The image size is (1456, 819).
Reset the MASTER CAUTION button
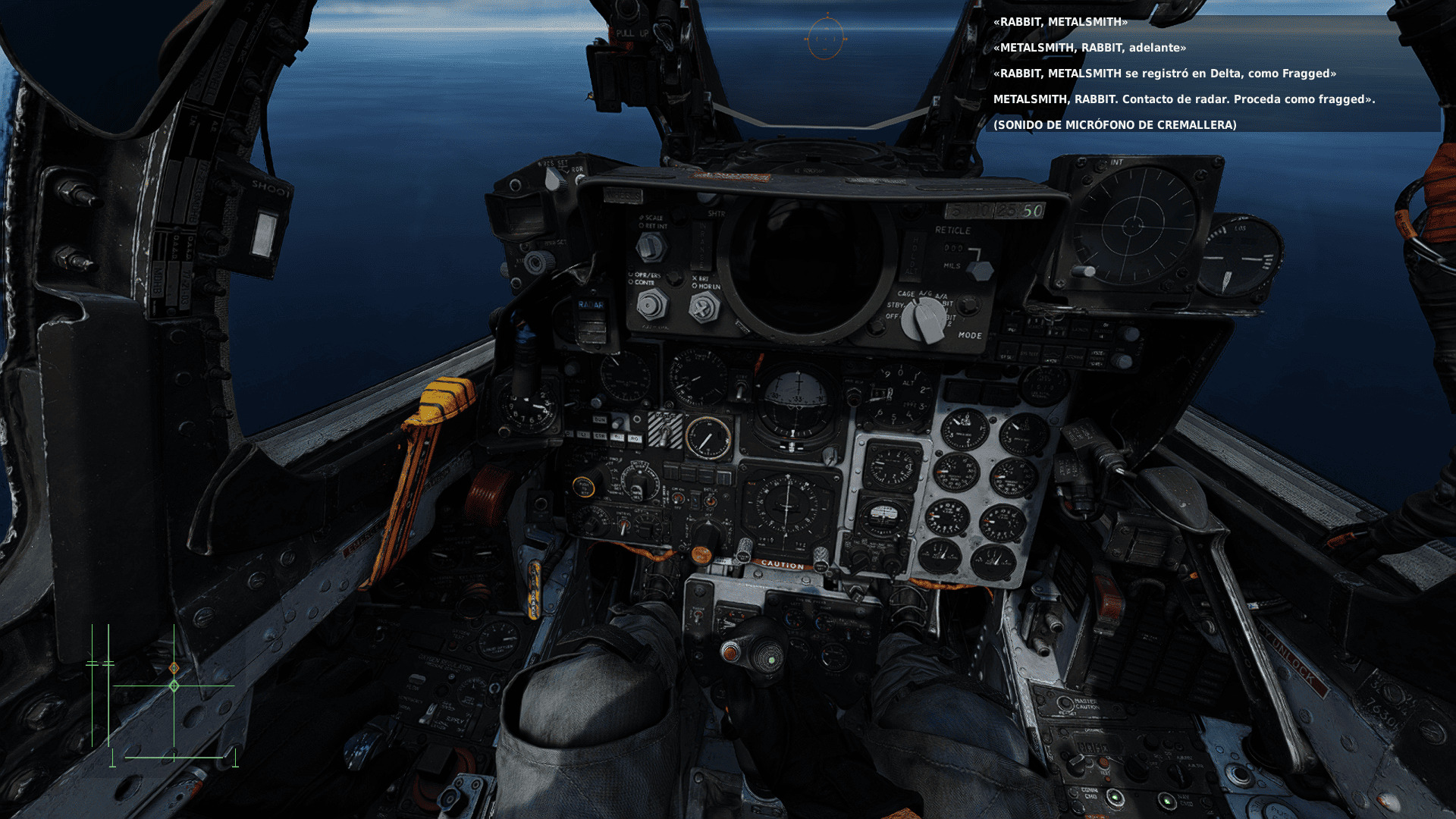(1064, 704)
